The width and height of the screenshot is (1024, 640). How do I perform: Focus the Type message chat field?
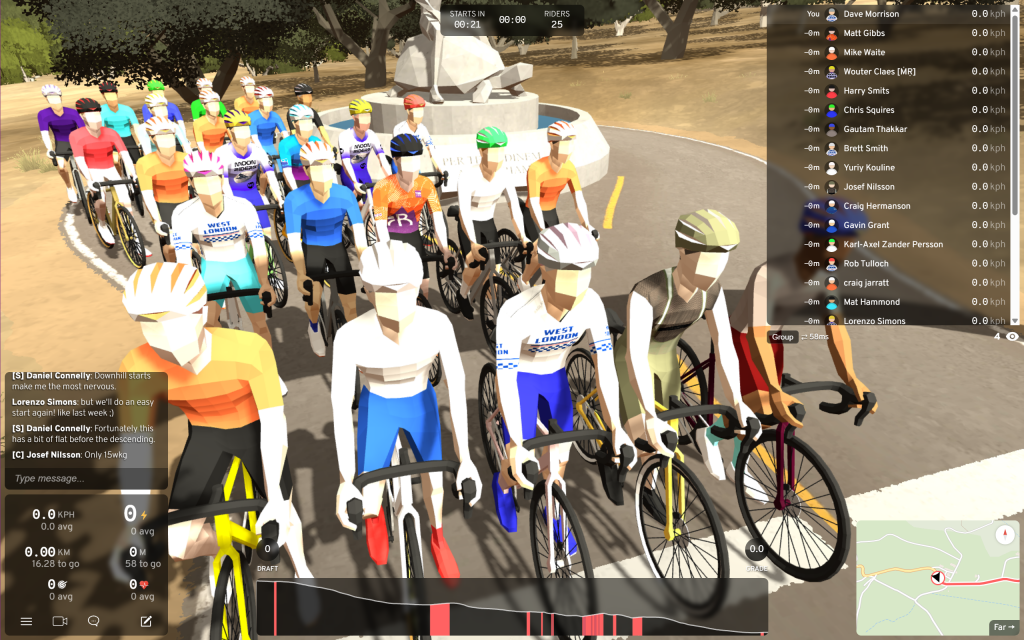click(x=86, y=479)
